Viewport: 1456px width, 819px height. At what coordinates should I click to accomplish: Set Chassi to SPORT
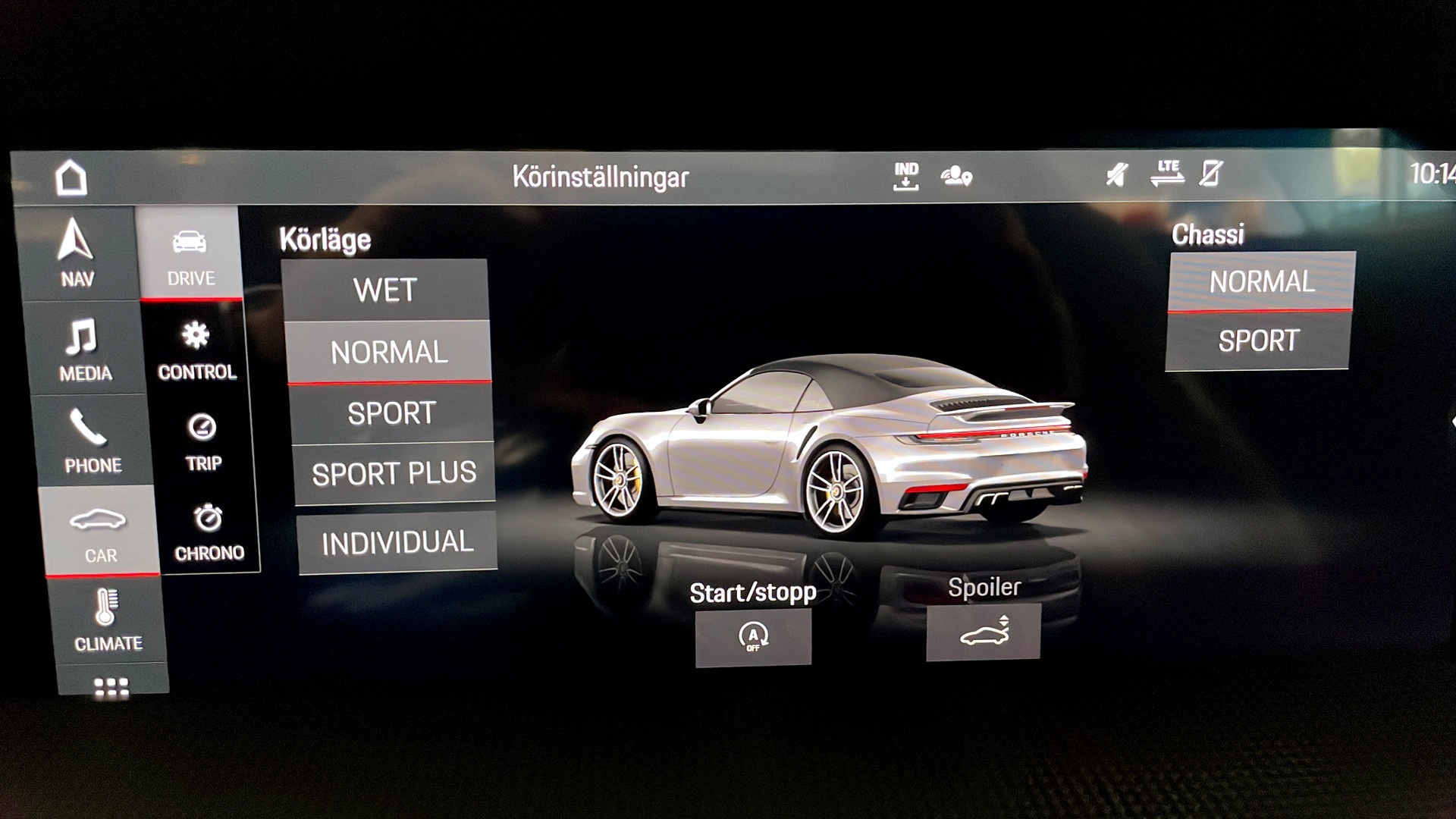click(1258, 341)
